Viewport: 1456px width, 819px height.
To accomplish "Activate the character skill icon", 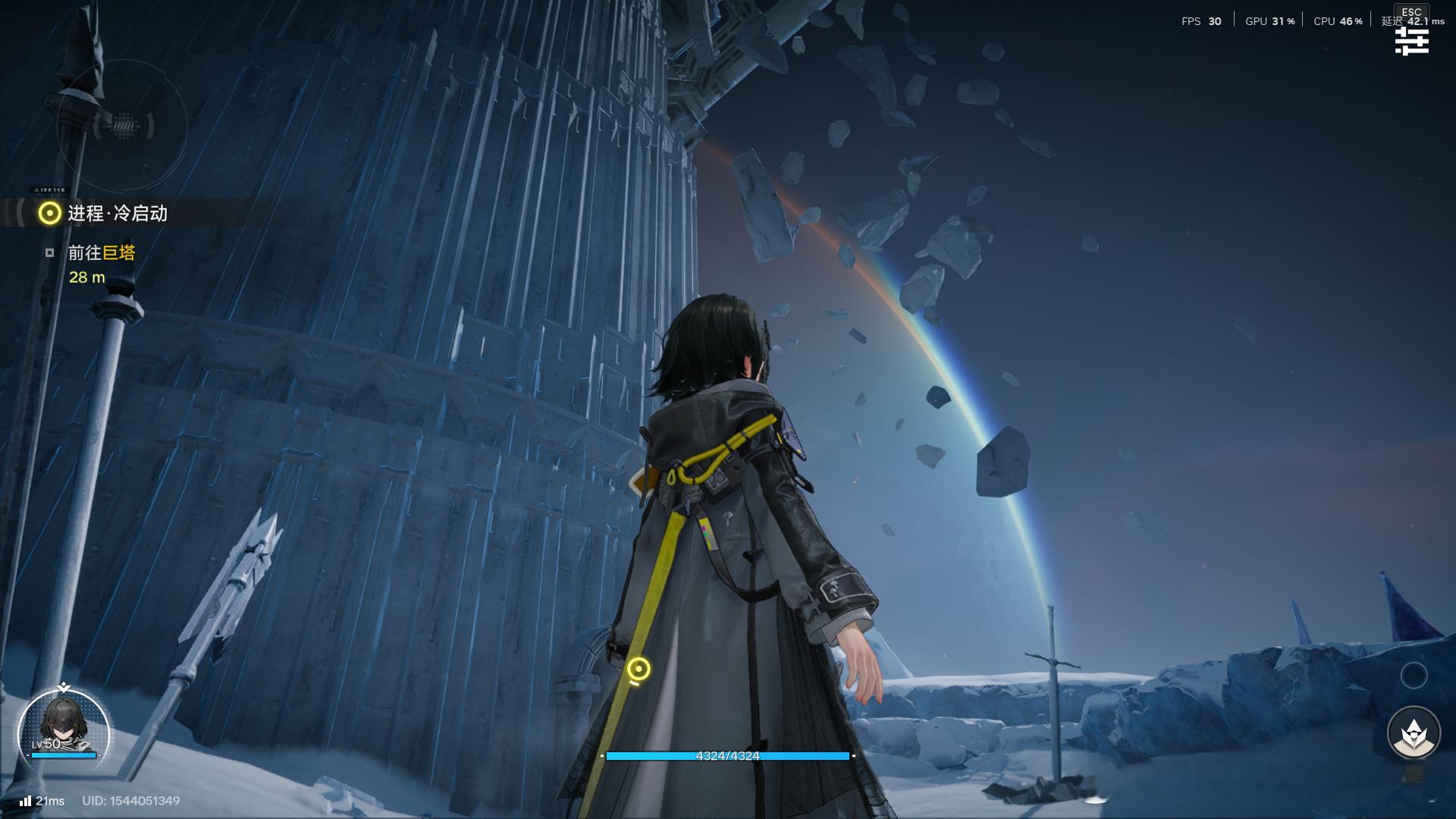I will coord(1414,733).
